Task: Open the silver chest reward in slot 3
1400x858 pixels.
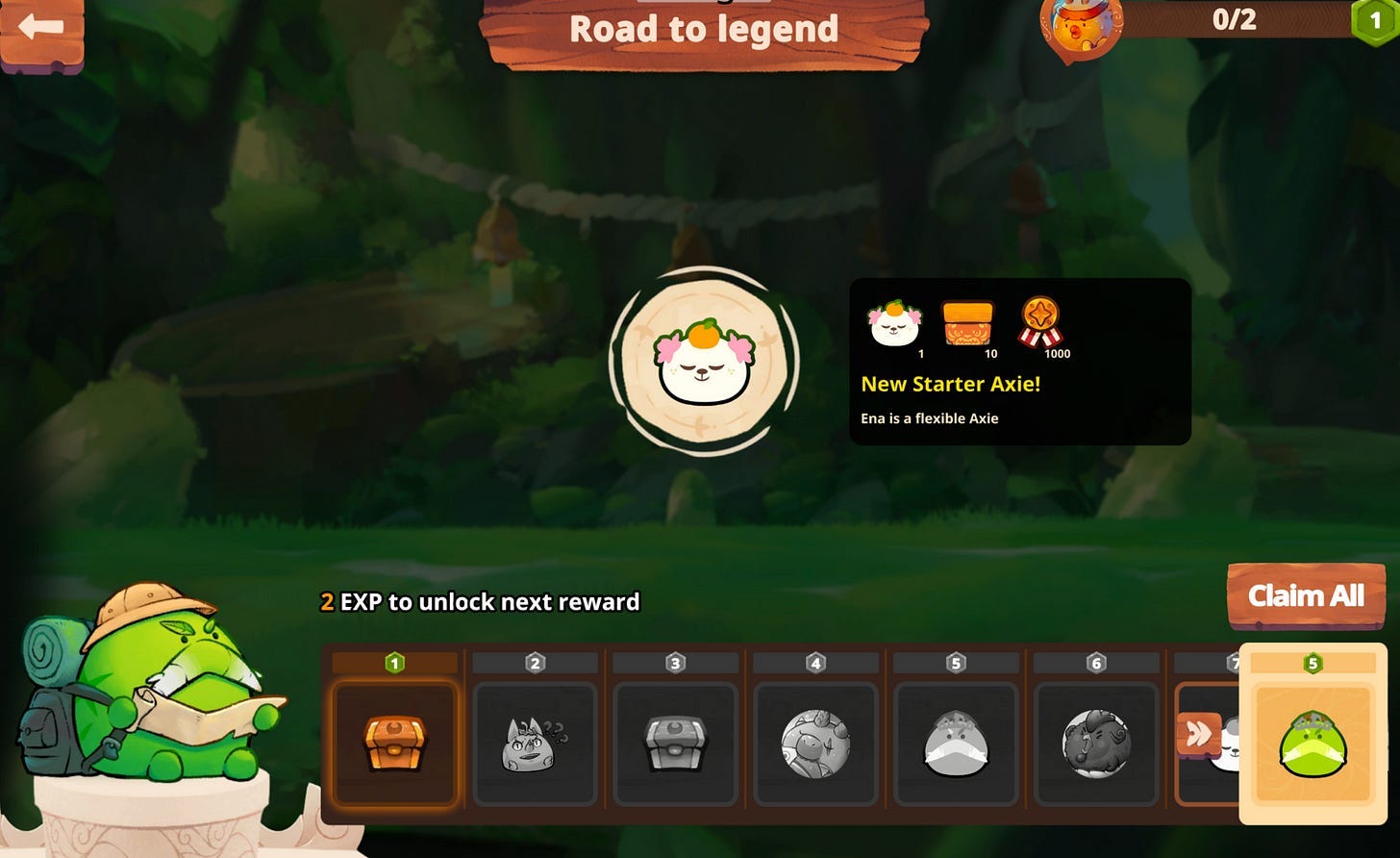Action: point(675,744)
